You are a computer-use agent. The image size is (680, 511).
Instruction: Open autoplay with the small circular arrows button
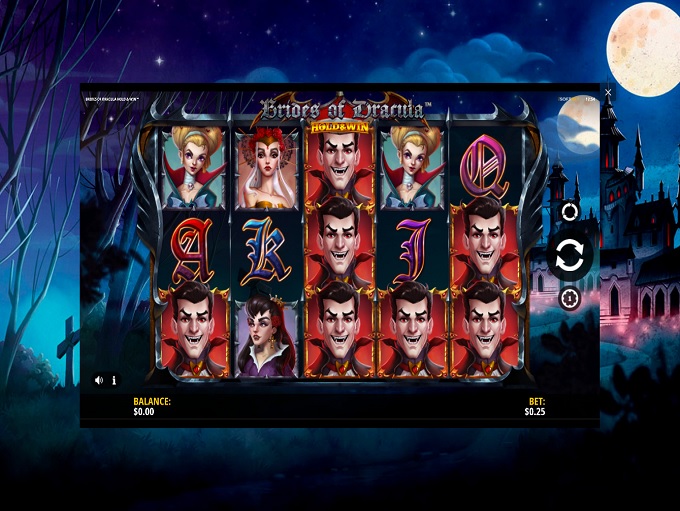pos(570,212)
